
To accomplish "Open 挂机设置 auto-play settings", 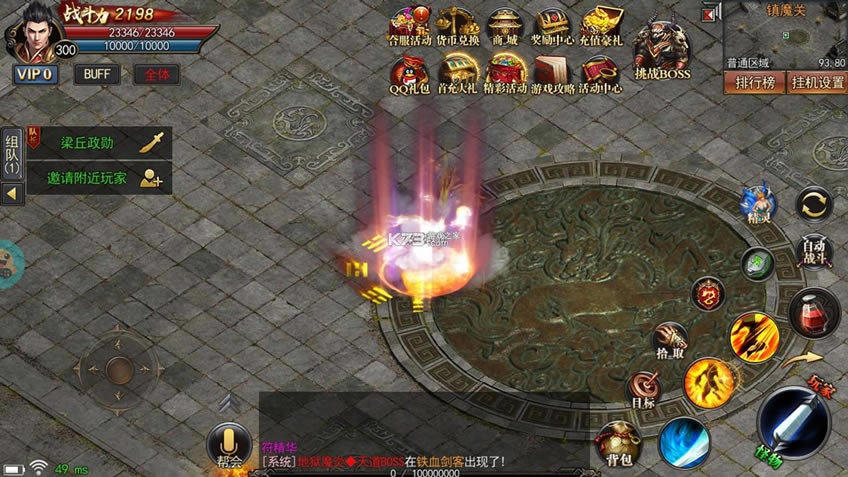I will pyautogui.click(x=816, y=82).
